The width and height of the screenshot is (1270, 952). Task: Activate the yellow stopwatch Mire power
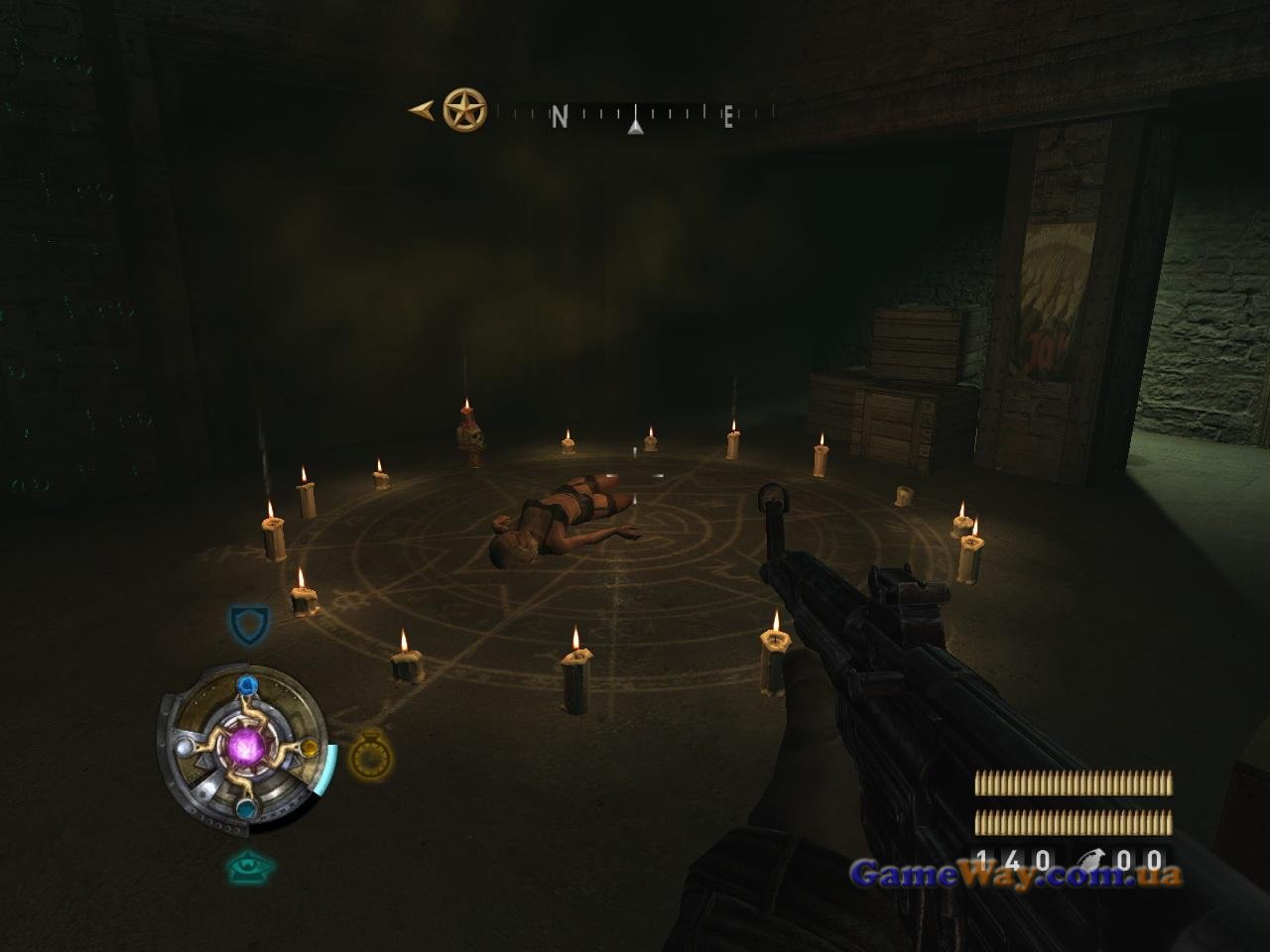click(x=371, y=757)
